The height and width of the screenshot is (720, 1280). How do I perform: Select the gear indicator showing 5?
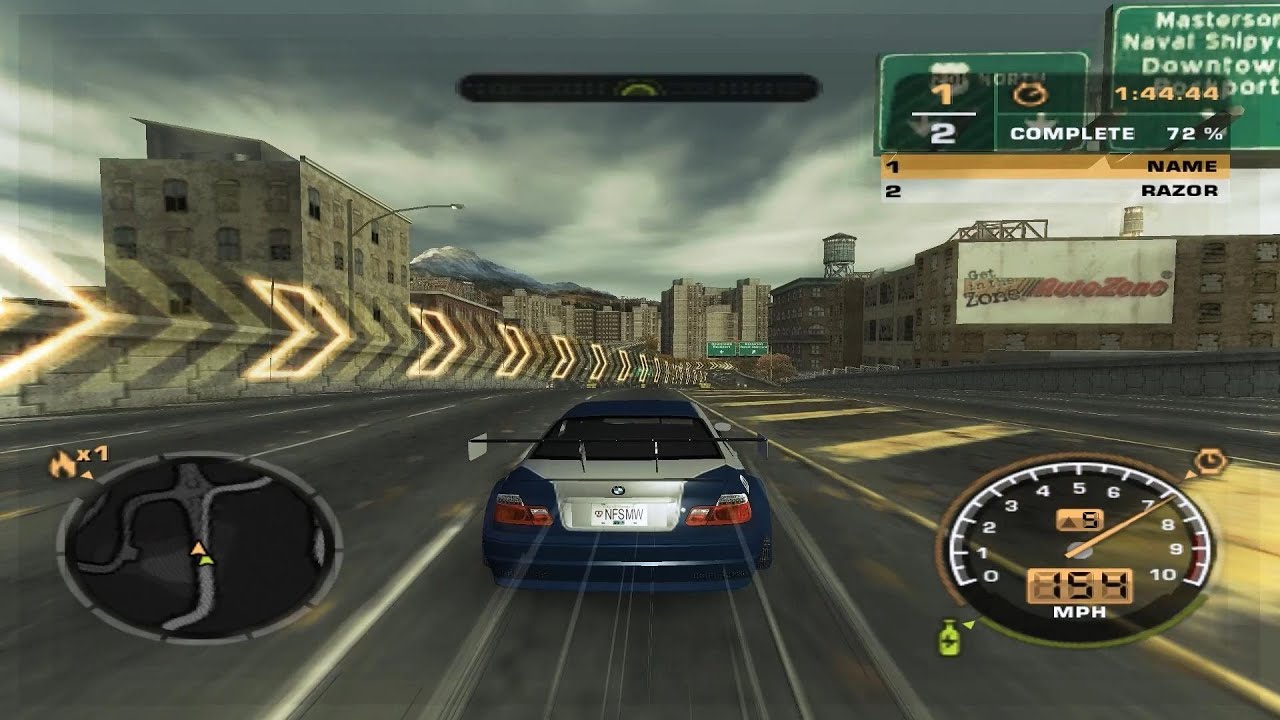pyautogui.click(x=1090, y=517)
